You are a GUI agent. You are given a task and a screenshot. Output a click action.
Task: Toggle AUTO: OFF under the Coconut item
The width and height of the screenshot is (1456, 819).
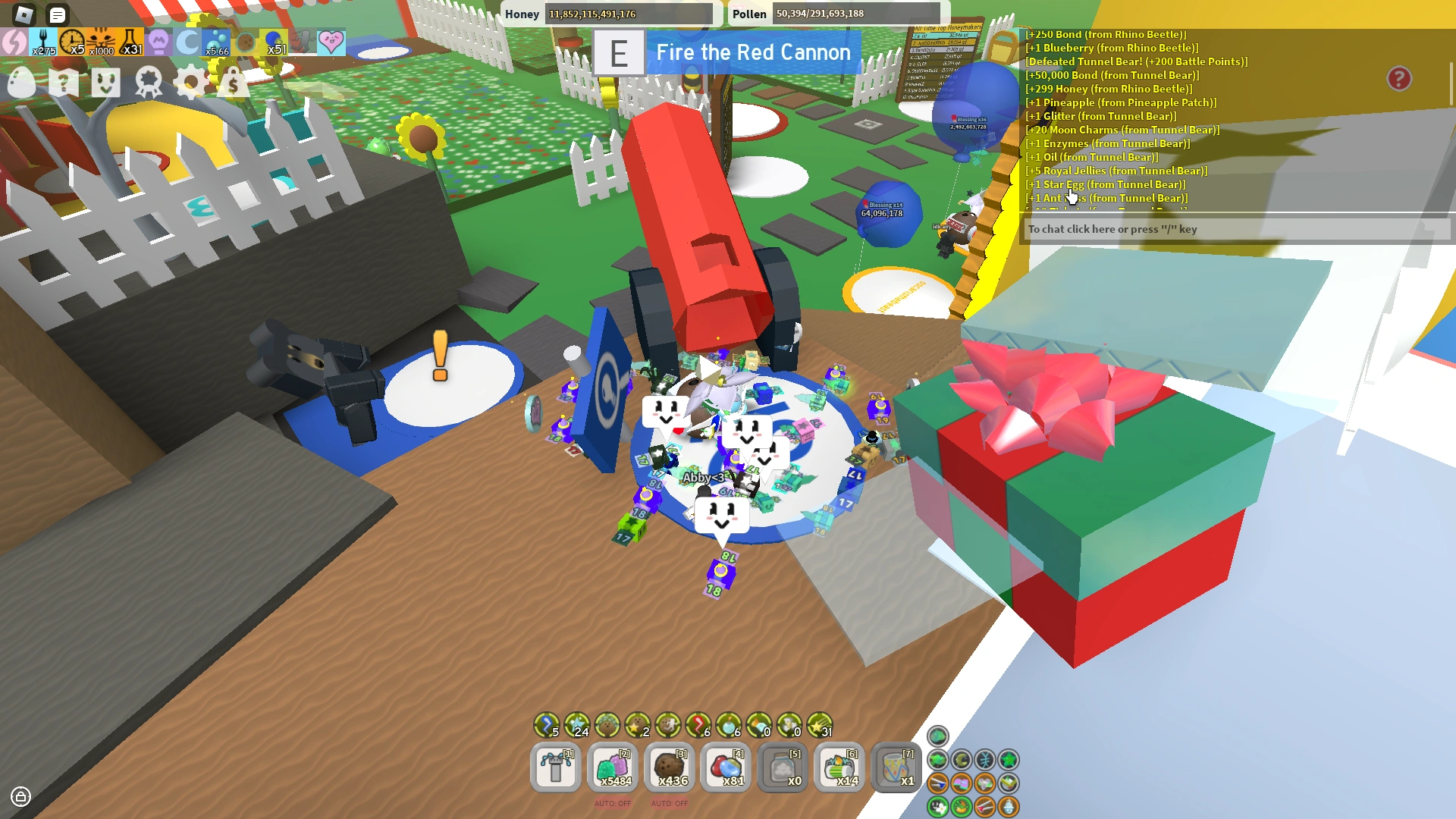[x=670, y=803]
